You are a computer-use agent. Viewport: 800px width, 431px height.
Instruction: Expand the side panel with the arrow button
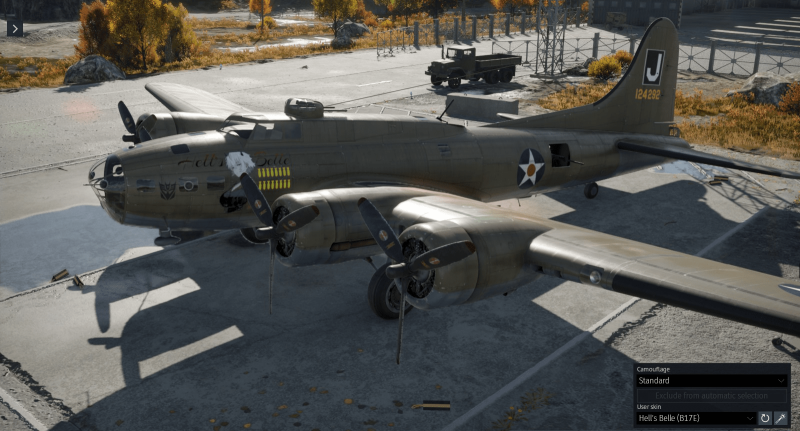coord(14,27)
